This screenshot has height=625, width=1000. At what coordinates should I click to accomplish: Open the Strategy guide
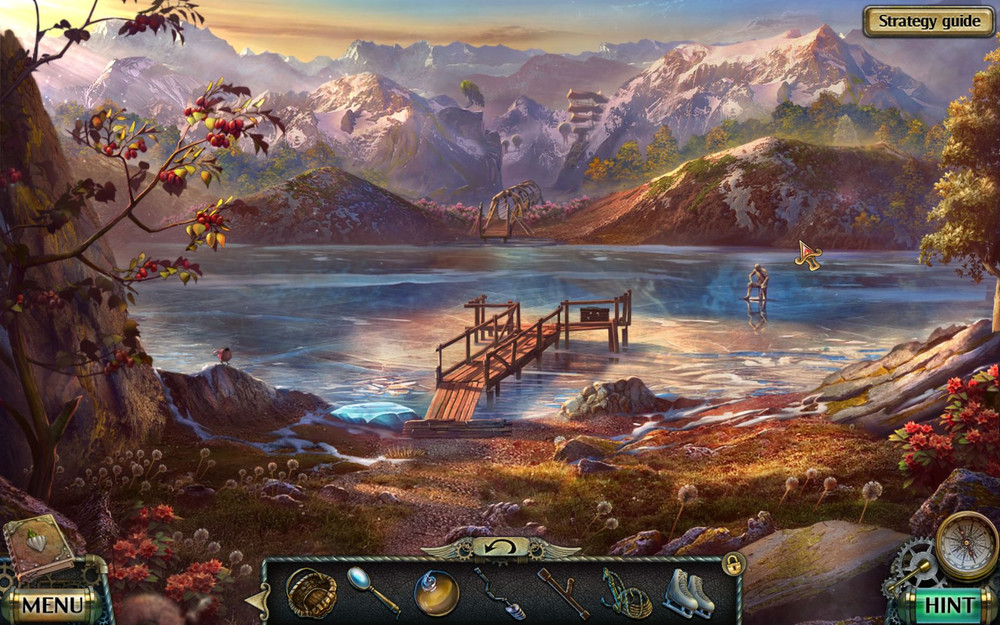tap(928, 21)
